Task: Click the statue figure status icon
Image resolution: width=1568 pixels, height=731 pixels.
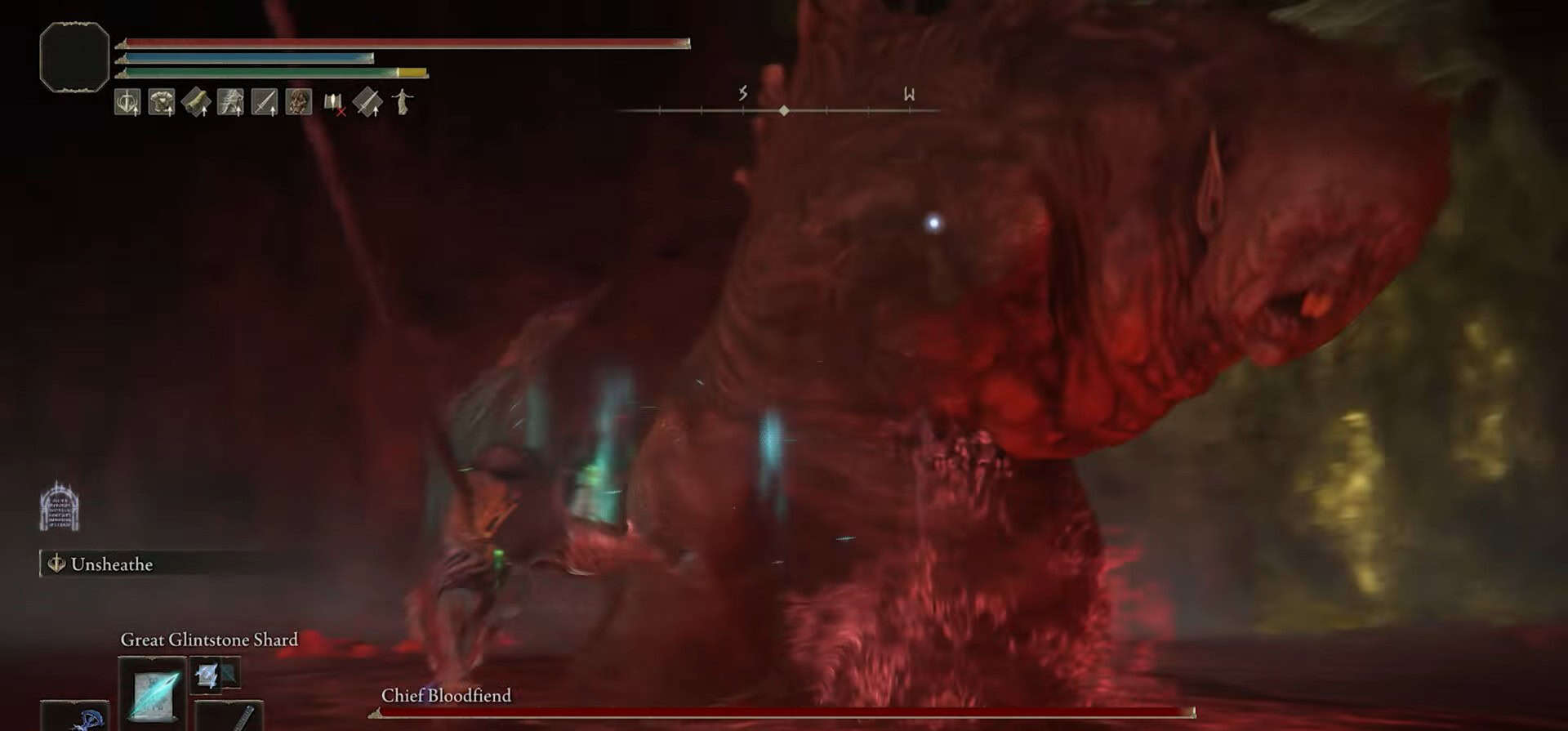Action: tap(403, 102)
